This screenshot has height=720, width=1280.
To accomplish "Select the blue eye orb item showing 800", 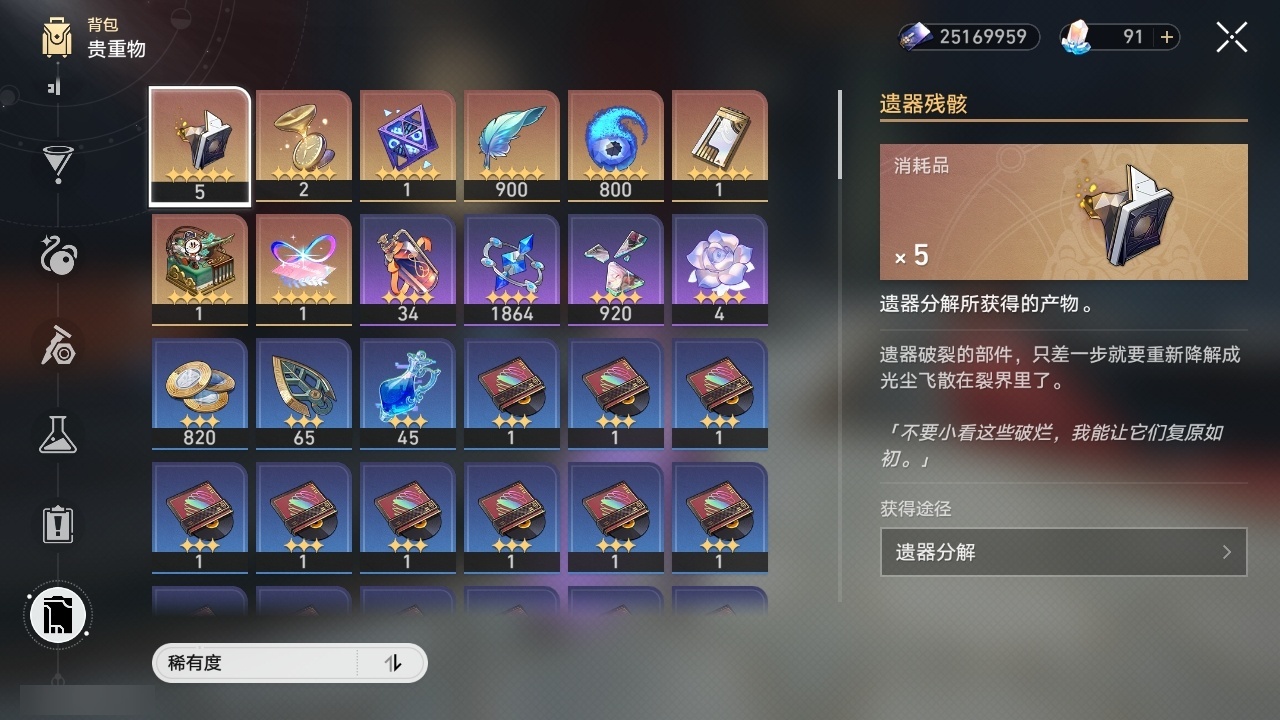I will point(615,145).
